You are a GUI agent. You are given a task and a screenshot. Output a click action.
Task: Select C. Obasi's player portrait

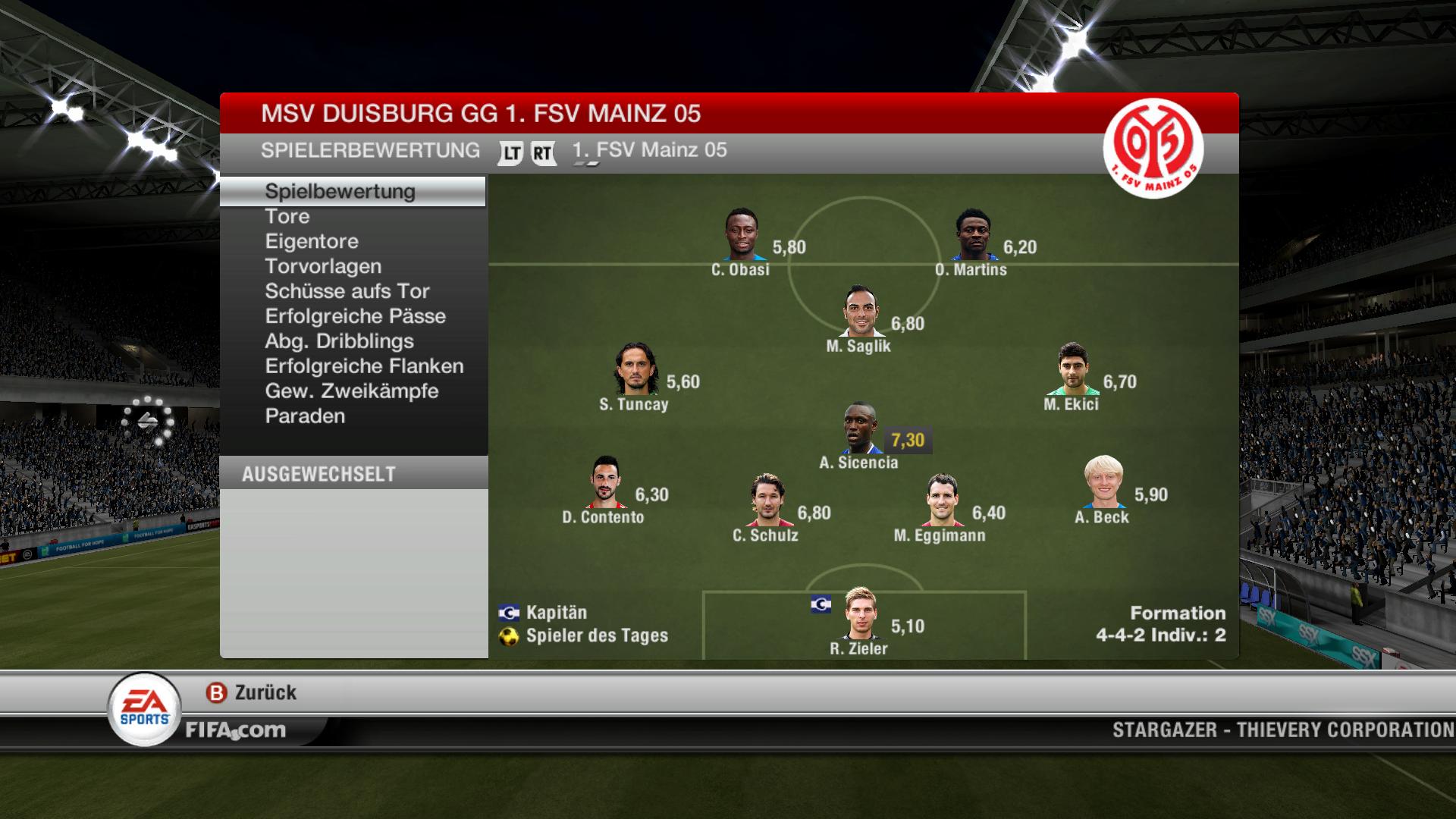pyautogui.click(x=741, y=236)
